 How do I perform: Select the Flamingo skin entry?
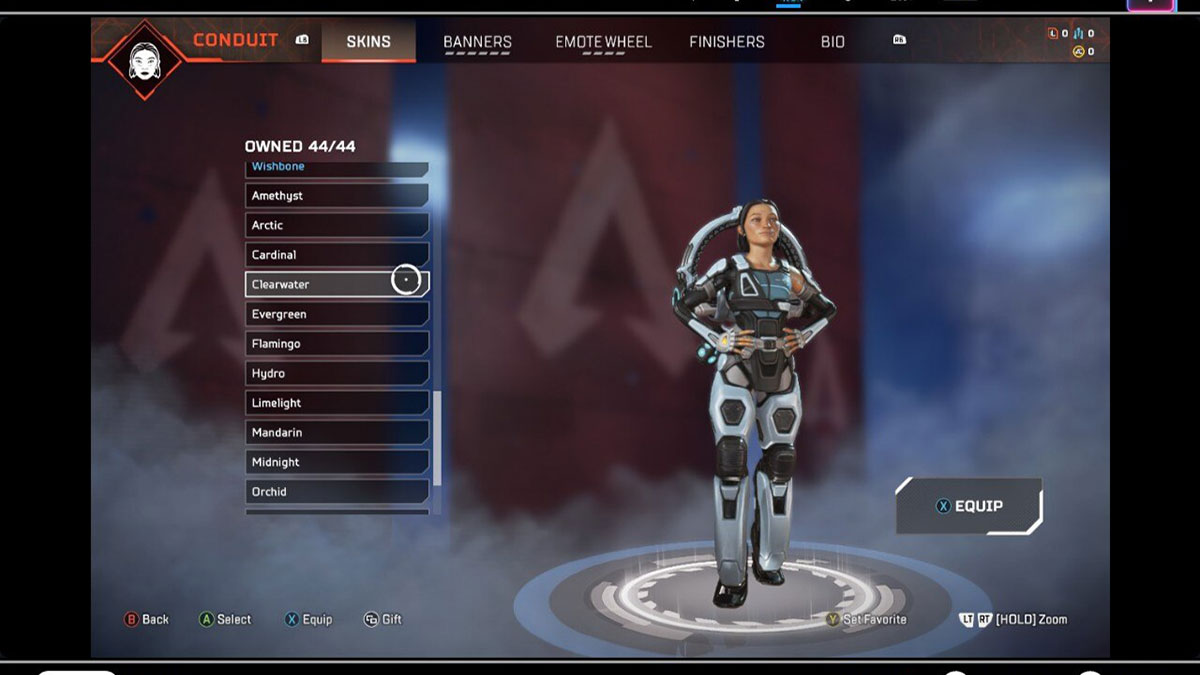(x=336, y=344)
